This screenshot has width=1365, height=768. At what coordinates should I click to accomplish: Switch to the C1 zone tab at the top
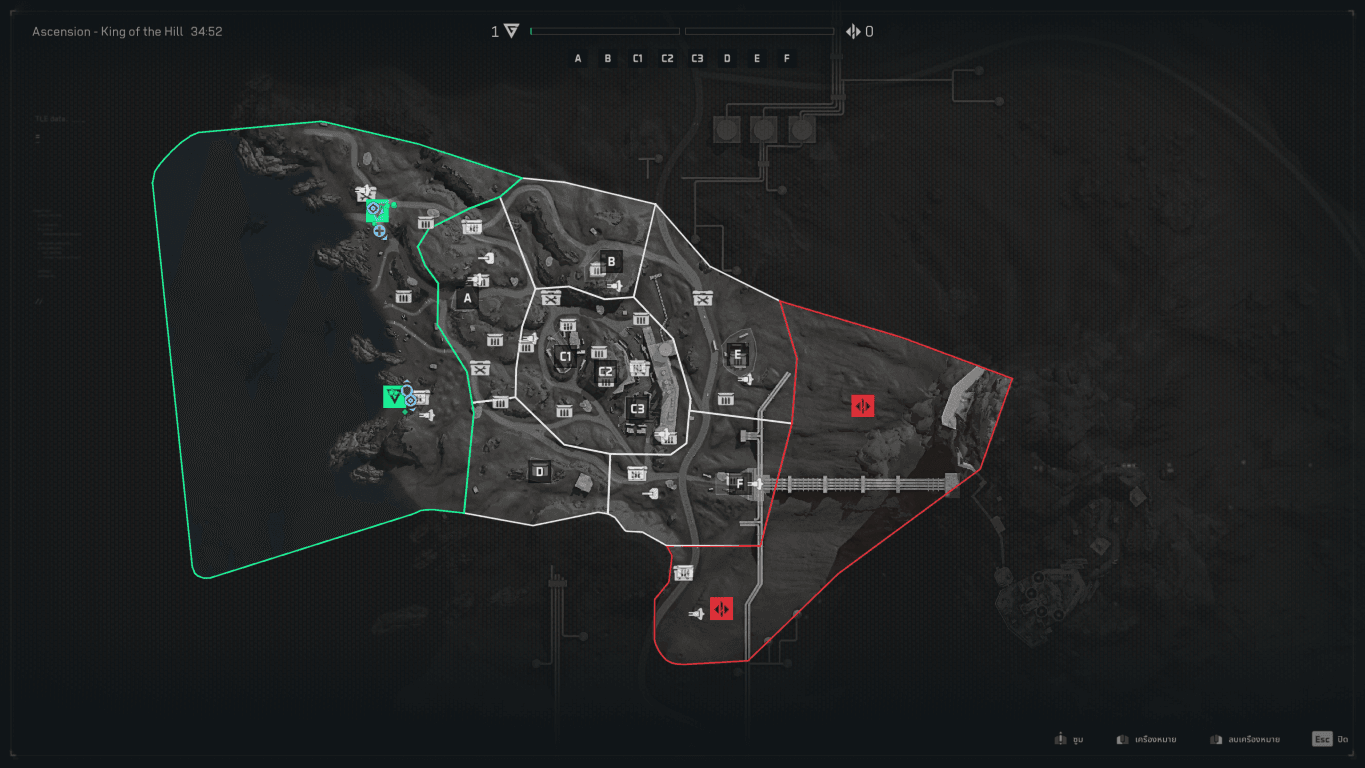(637, 58)
